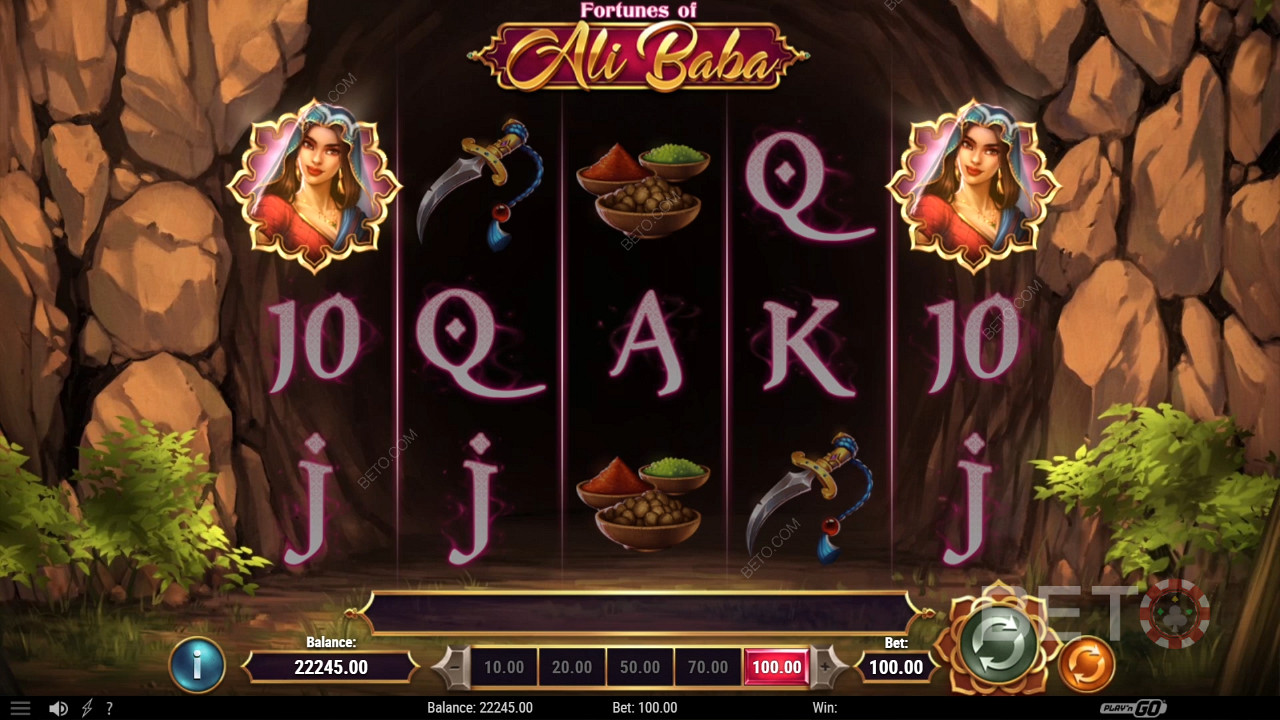Open help via the question mark icon
Screen dimensions: 1280x720
[109, 708]
